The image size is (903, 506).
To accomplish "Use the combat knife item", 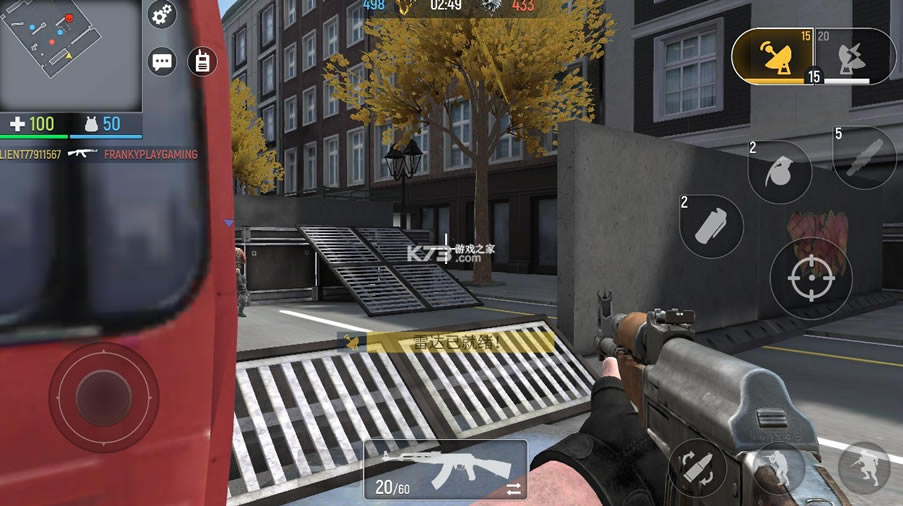I will click(863, 158).
